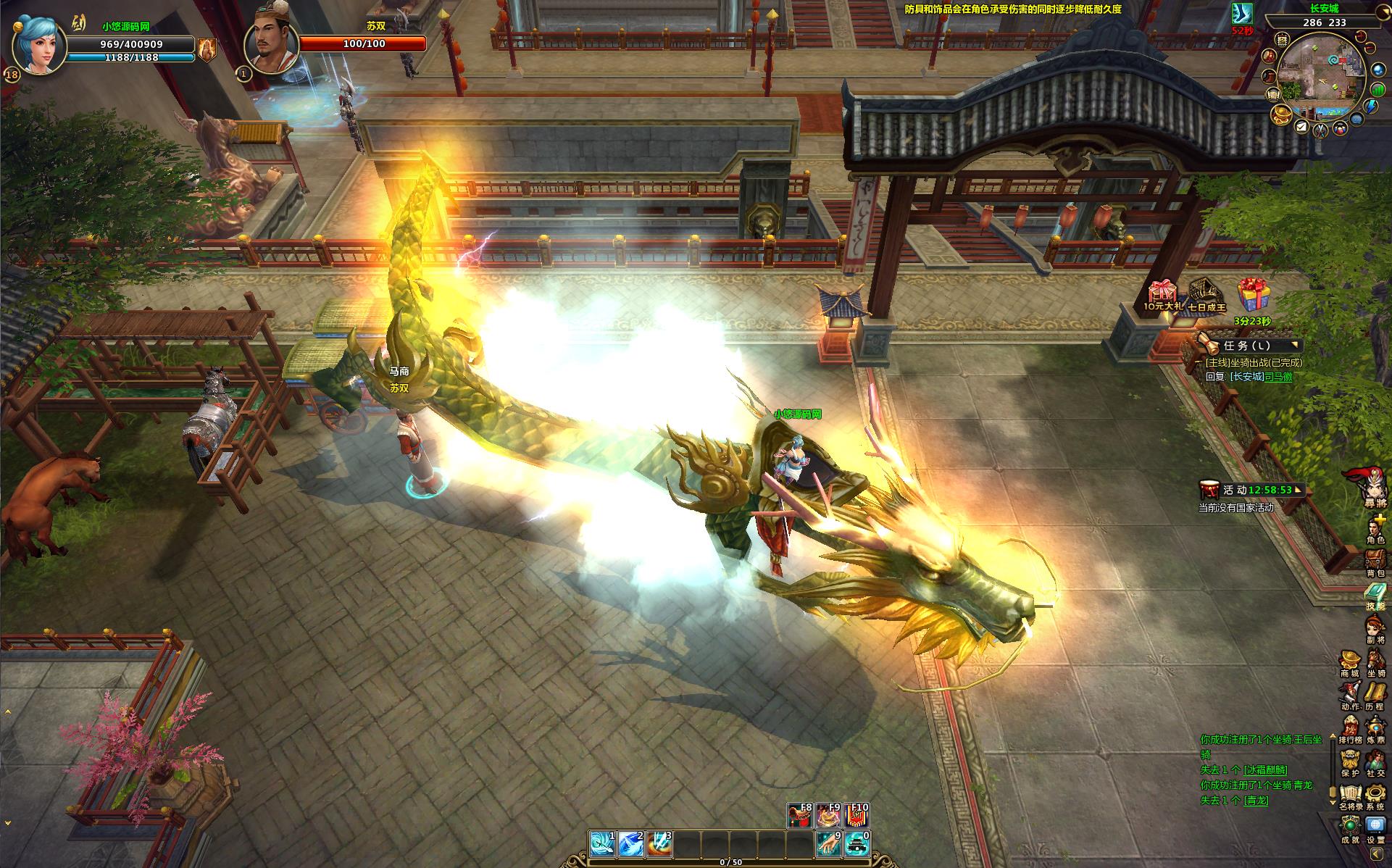
Task: Open the 背包 backpack menu
Action: pos(1375,562)
